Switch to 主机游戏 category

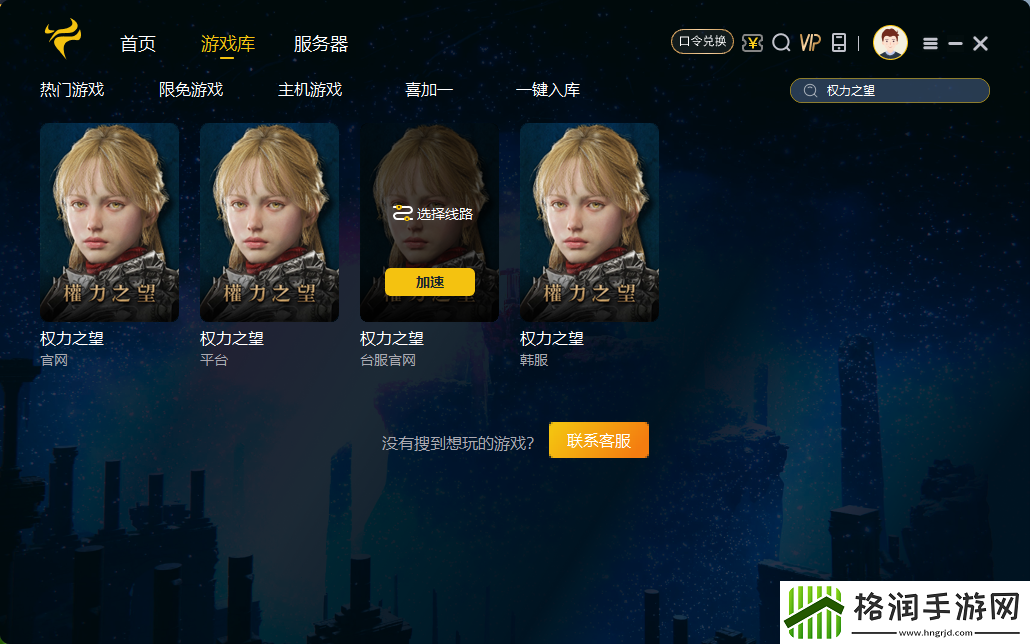[x=310, y=90]
